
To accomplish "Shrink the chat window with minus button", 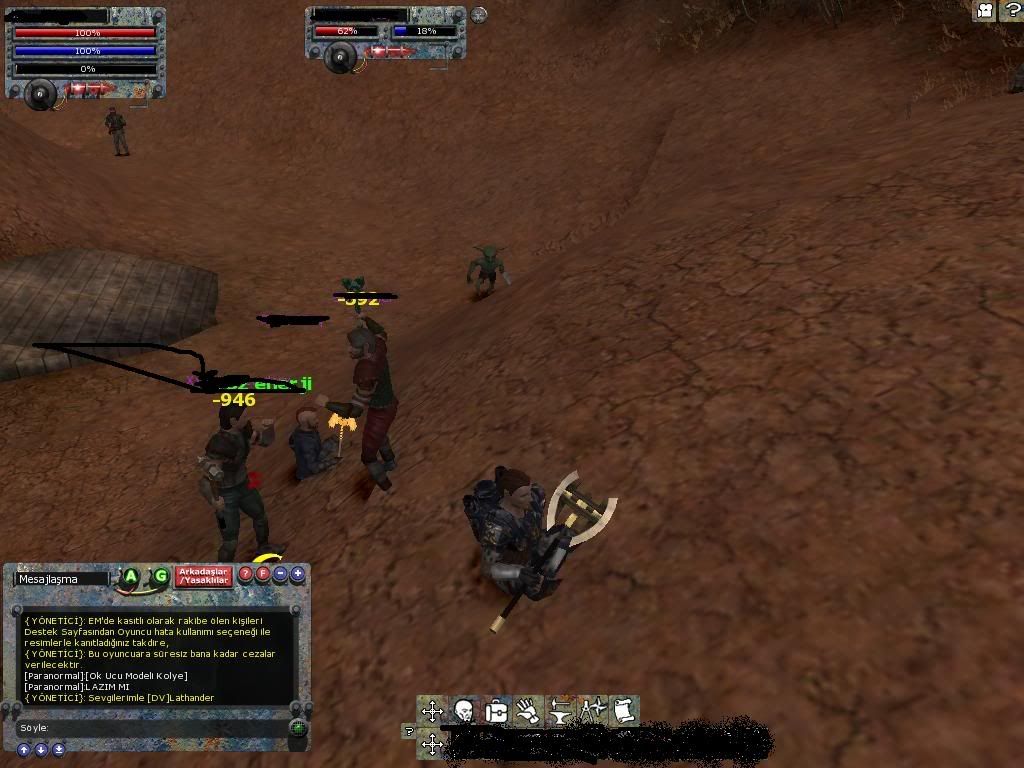I will [280, 574].
